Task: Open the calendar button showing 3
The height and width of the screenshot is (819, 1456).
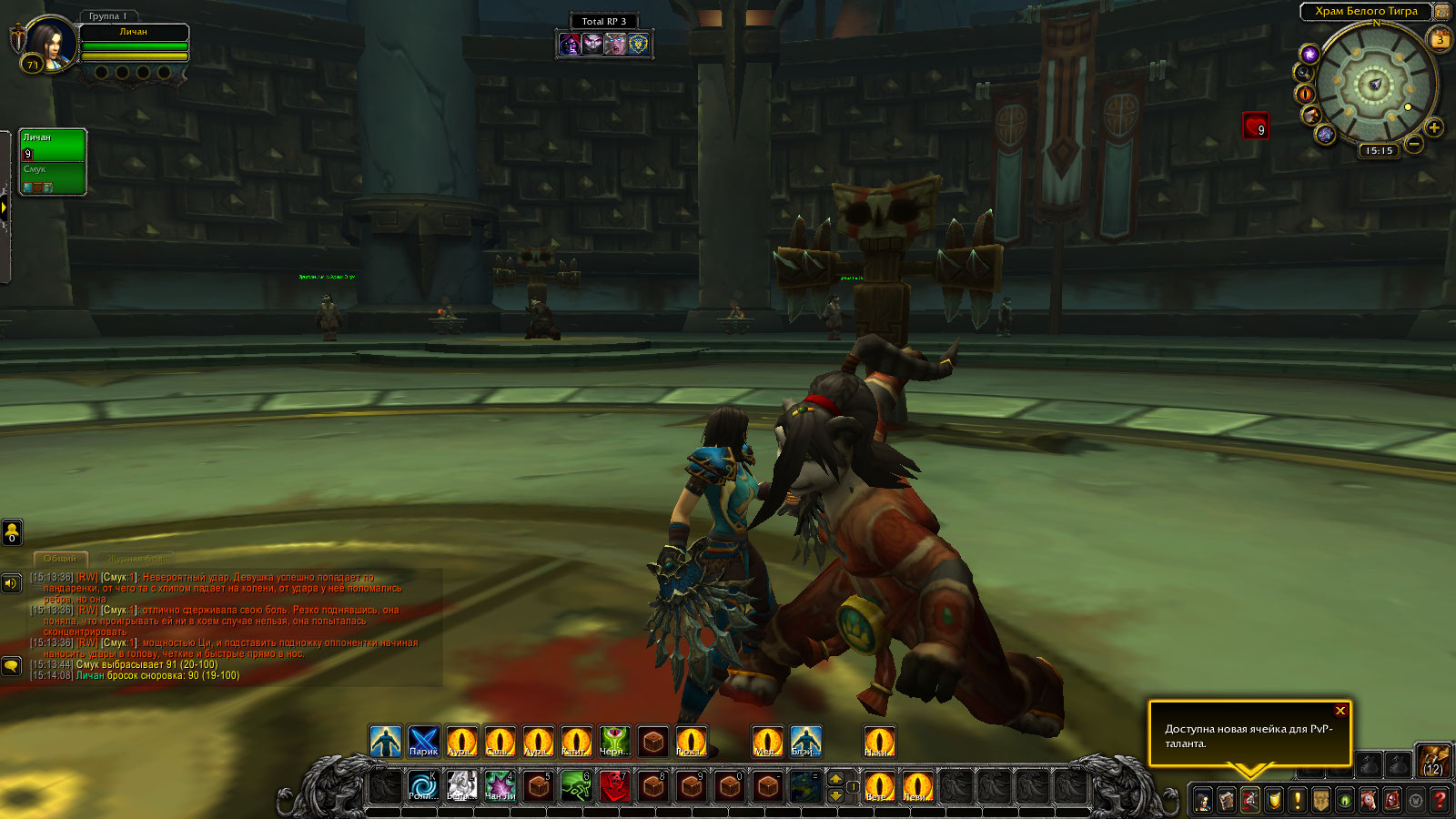Action: (1441, 39)
